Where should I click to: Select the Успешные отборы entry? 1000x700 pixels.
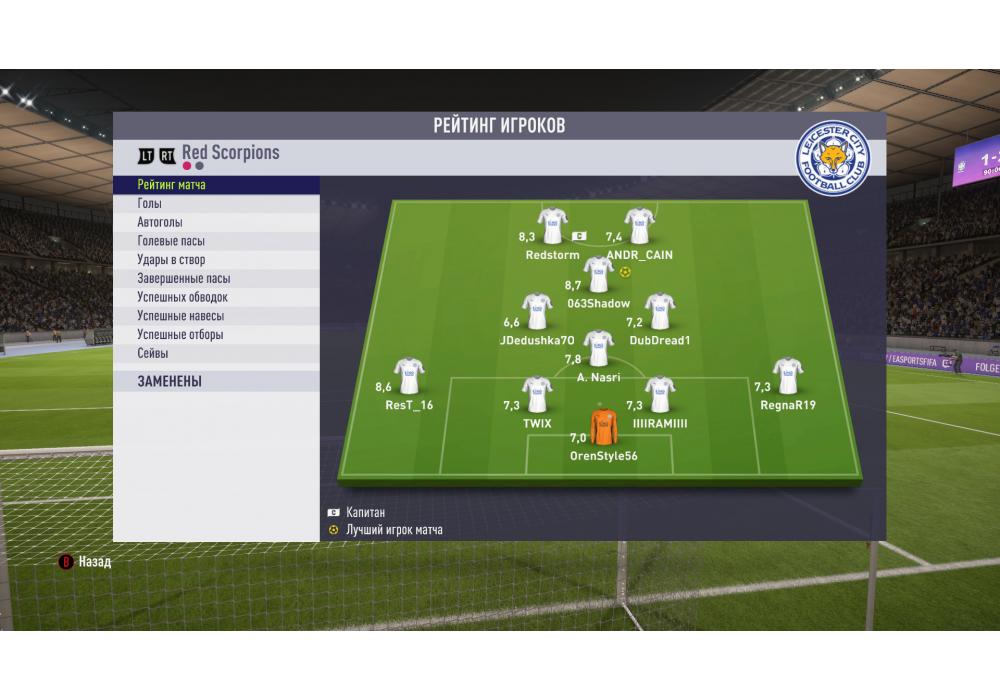[216, 335]
